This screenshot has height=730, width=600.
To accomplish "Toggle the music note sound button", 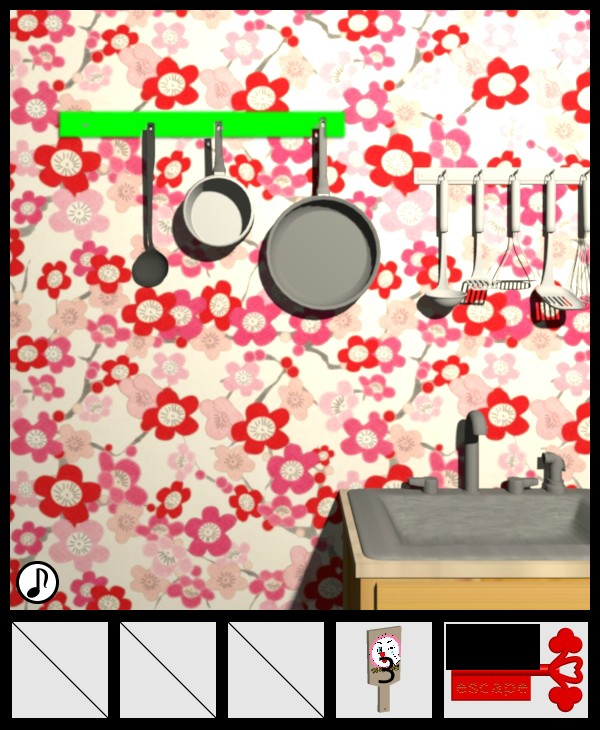I will pyautogui.click(x=37, y=582).
